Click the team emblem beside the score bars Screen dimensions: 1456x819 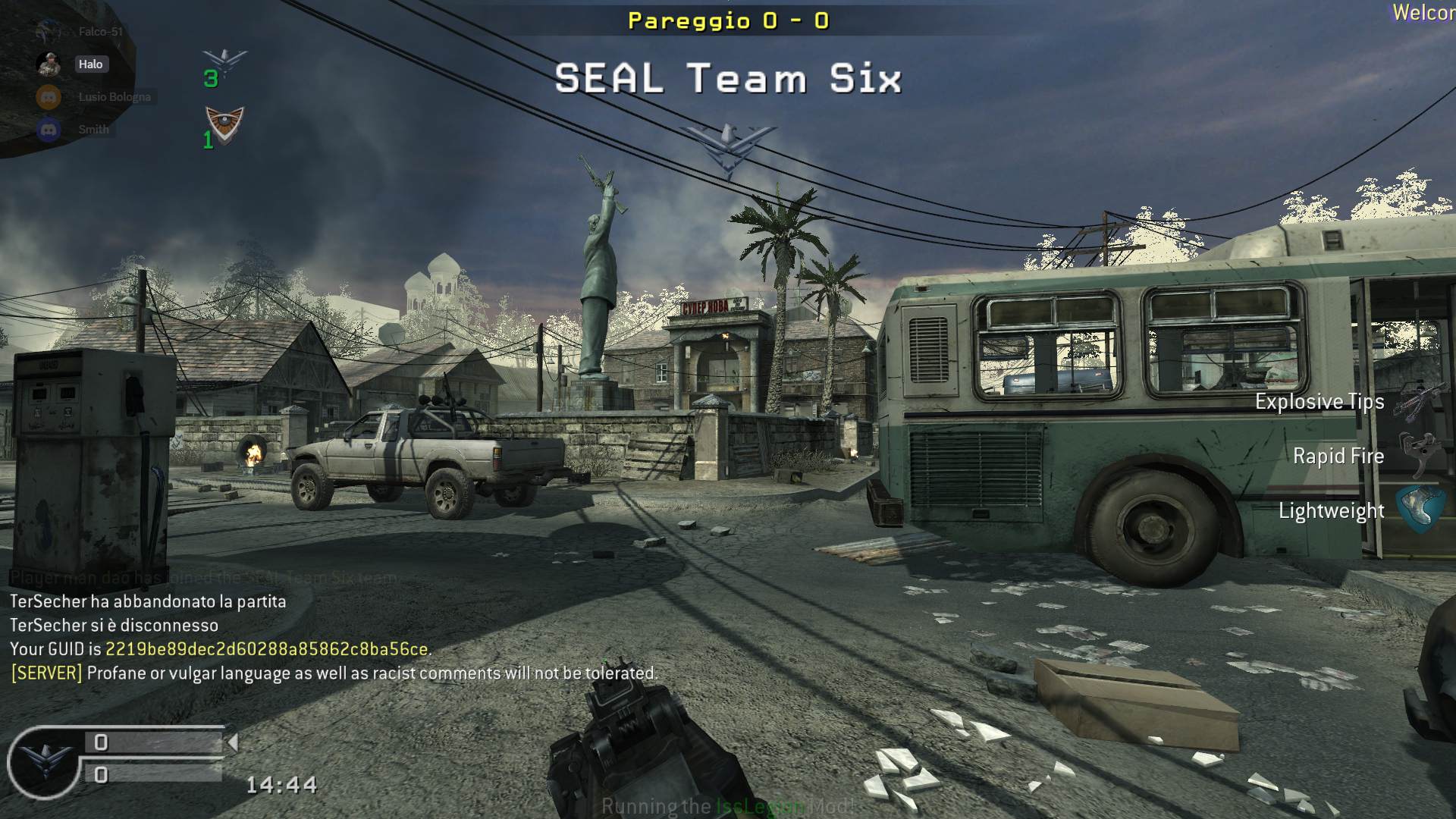[x=44, y=760]
